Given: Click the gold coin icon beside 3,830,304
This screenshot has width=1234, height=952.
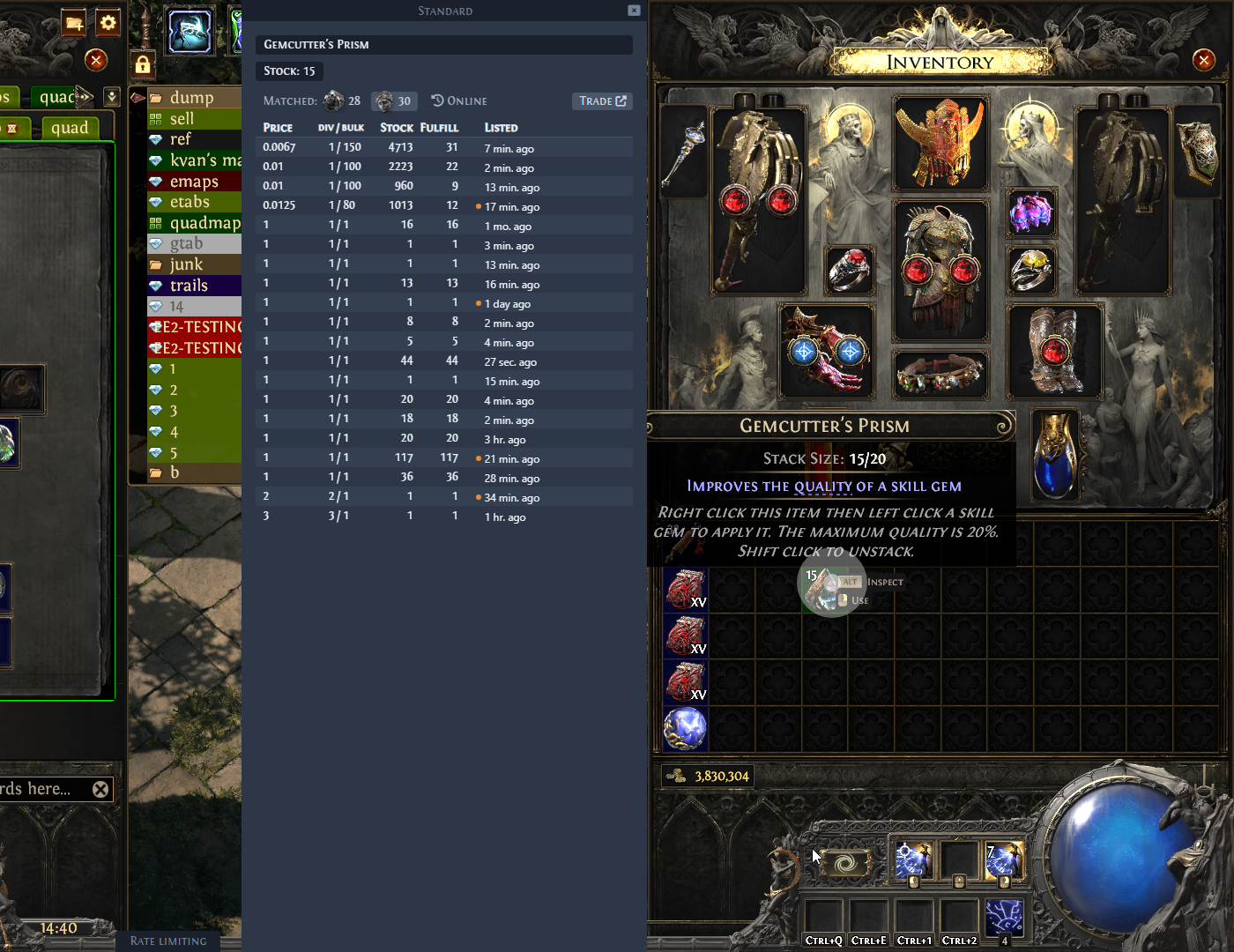Looking at the screenshot, I should [x=674, y=777].
